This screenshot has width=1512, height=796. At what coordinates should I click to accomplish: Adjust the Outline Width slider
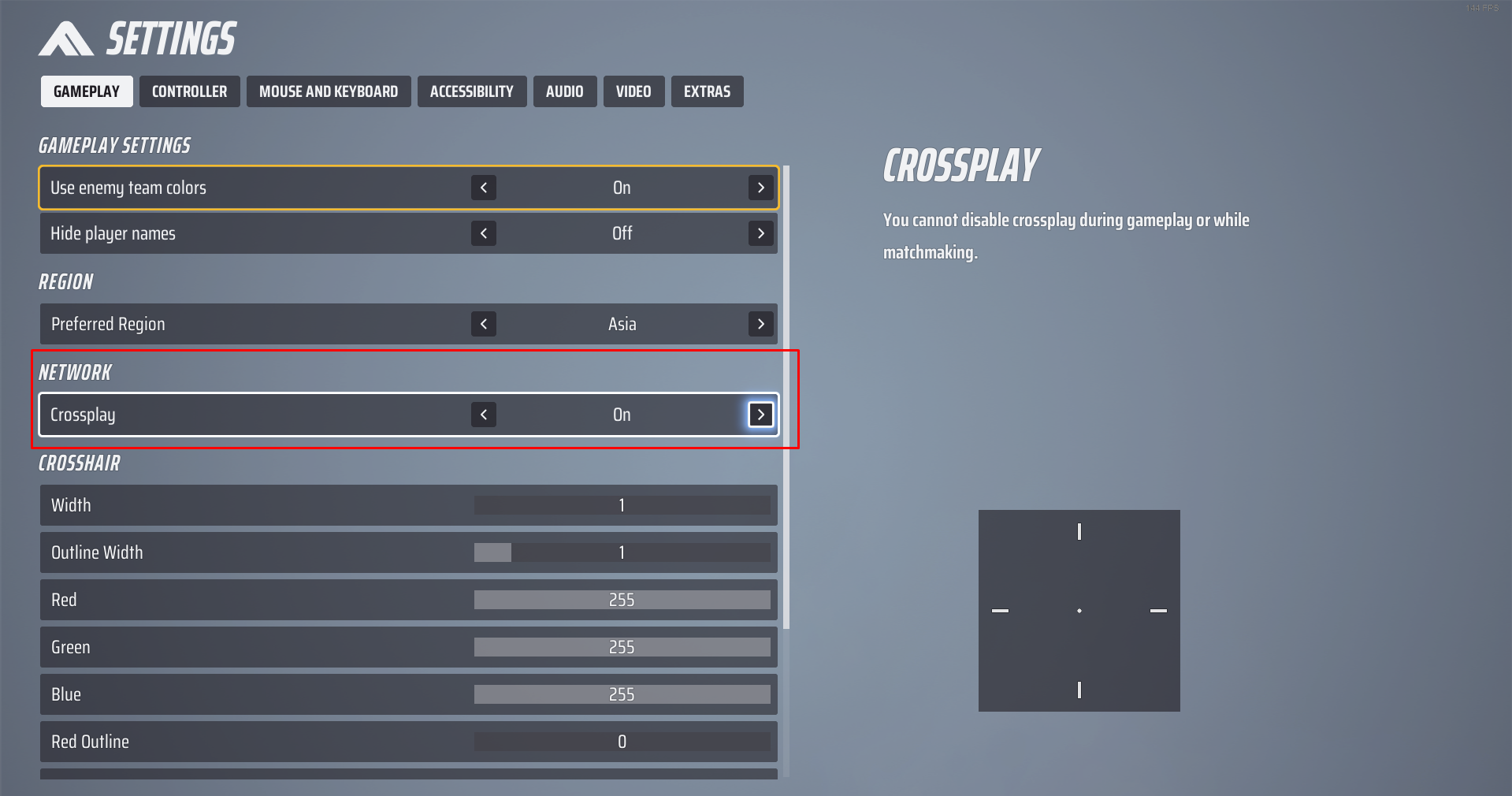click(622, 552)
